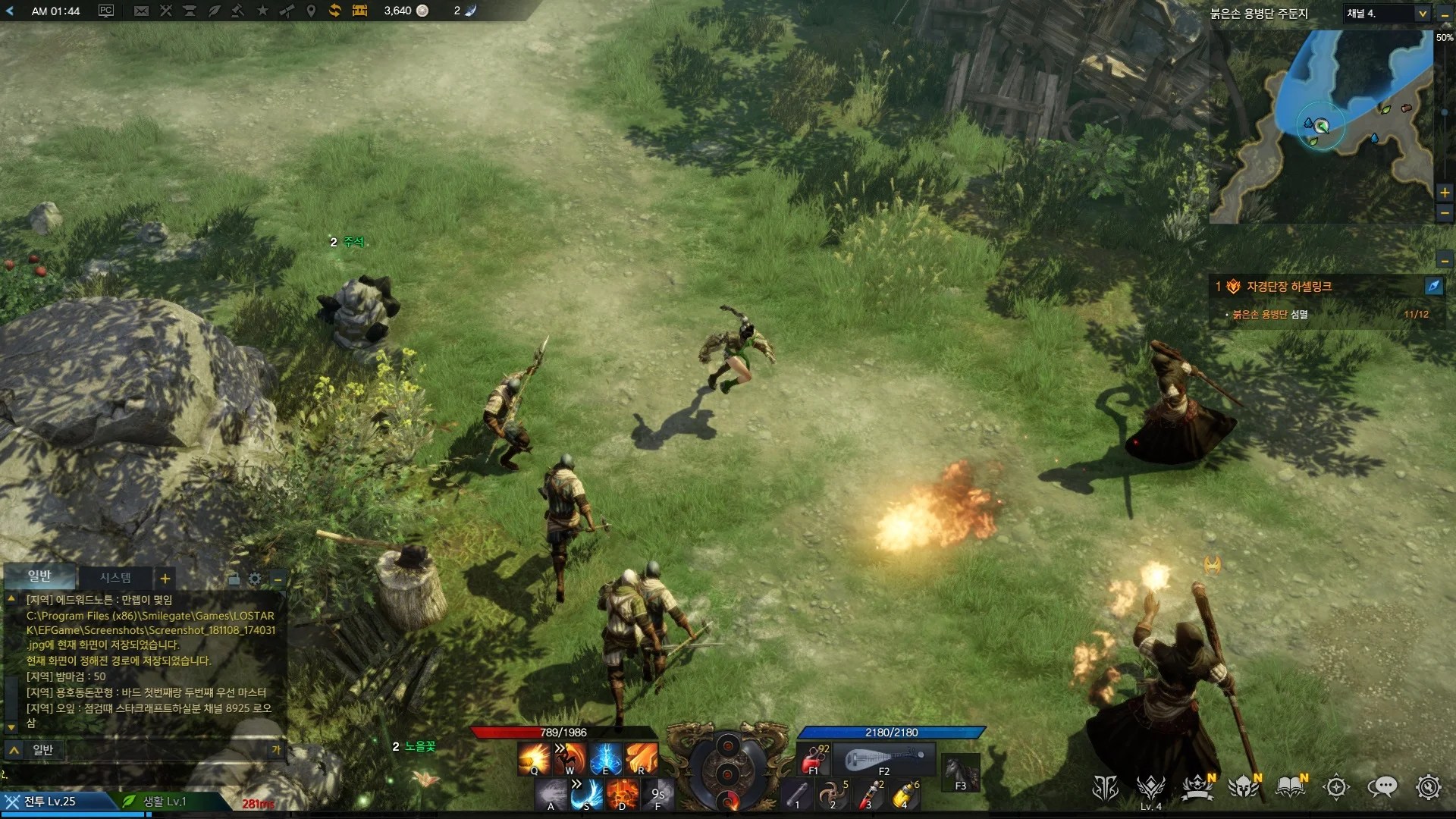Open the game settings gear at bottom right
1456x819 pixels.
[1431, 788]
